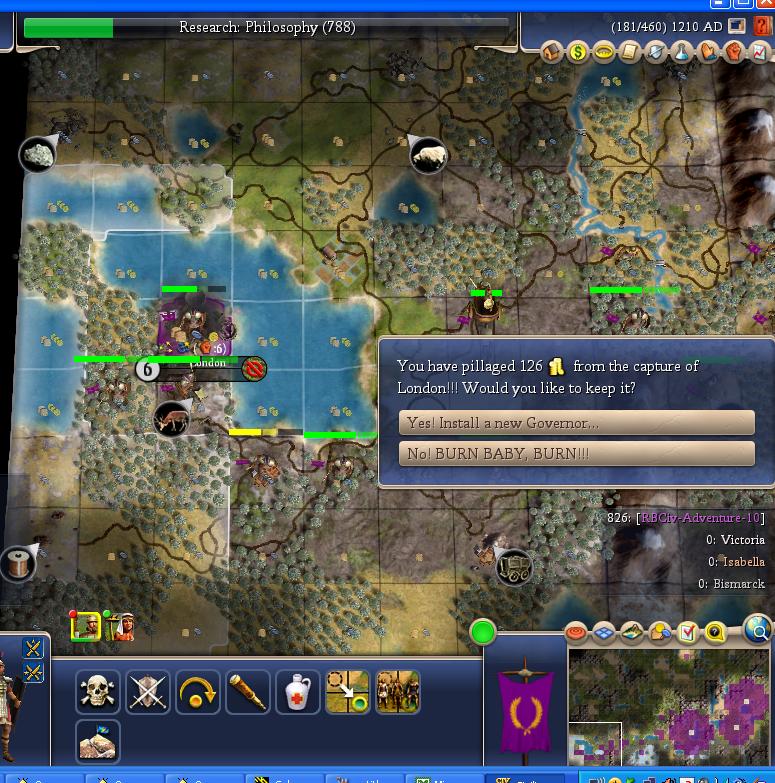Open the domestic advisor house icon
This screenshot has height=783, width=775.
[x=552, y=52]
